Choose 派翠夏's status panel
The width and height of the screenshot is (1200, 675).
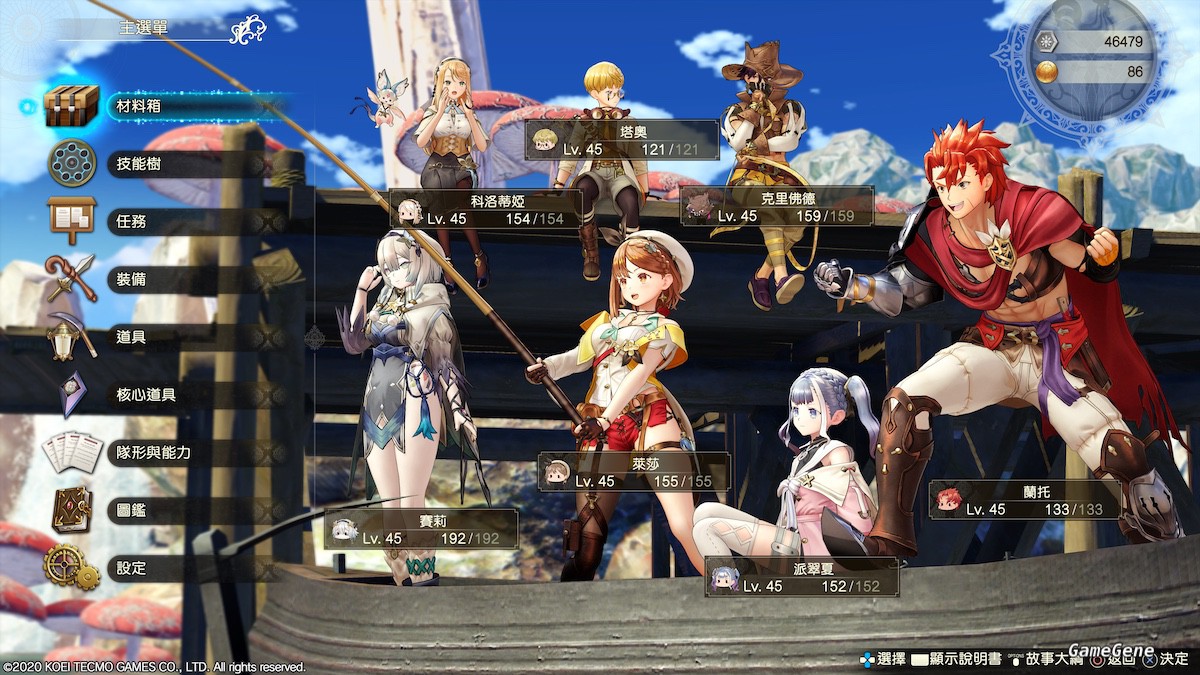click(801, 577)
